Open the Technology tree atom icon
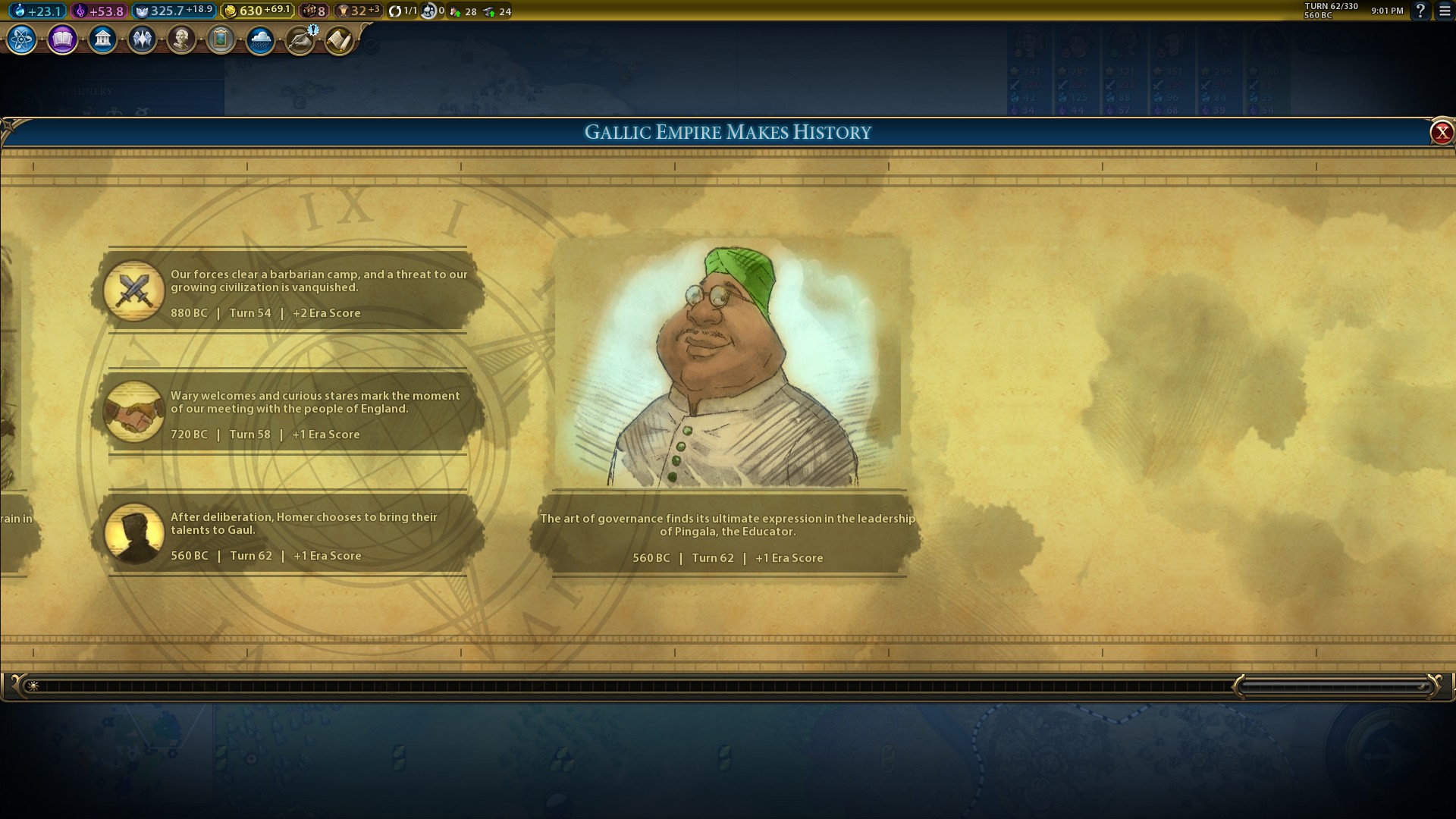This screenshot has height=819, width=1456. tap(22, 39)
